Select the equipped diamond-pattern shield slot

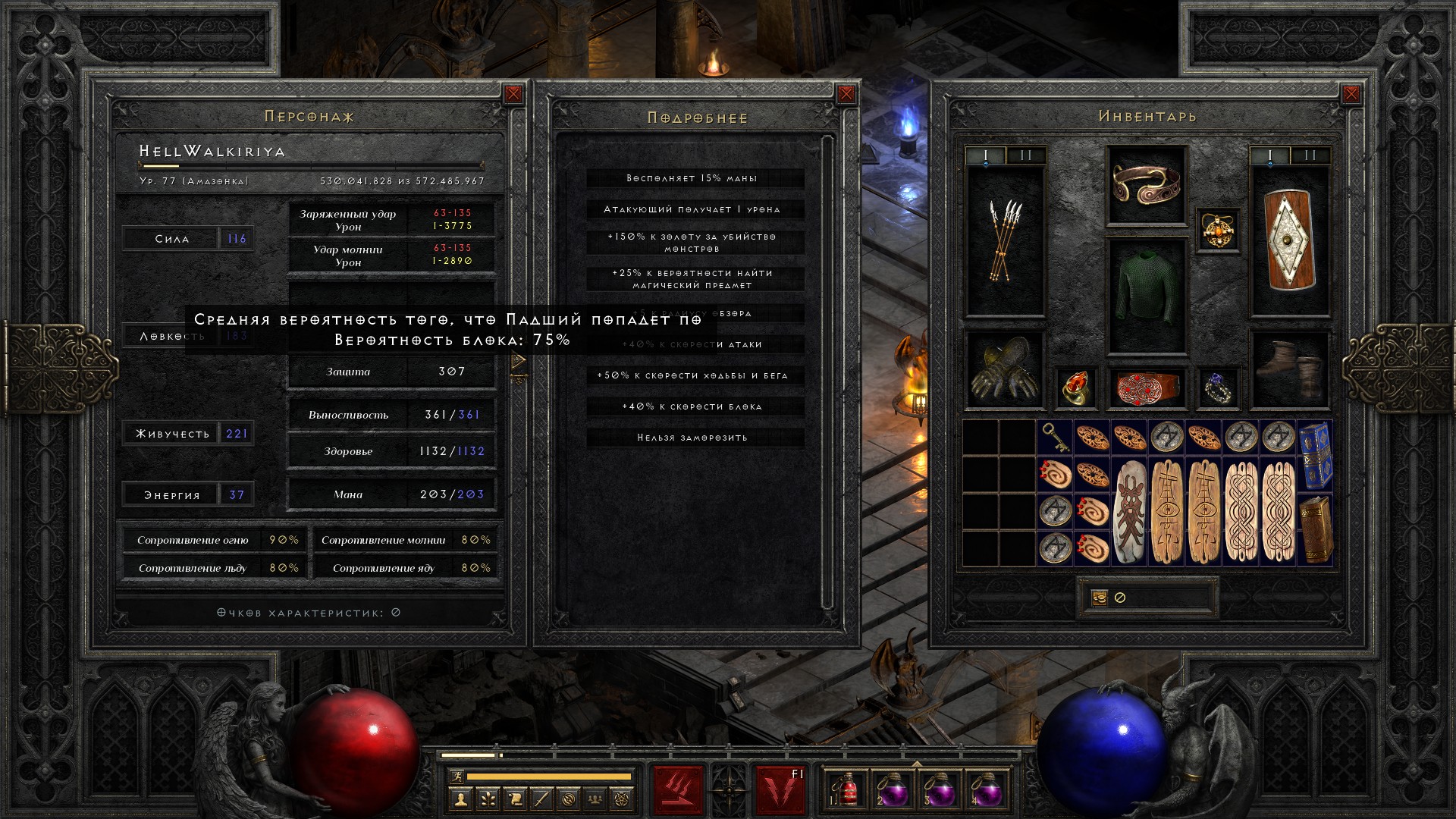tap(1290, 241)
